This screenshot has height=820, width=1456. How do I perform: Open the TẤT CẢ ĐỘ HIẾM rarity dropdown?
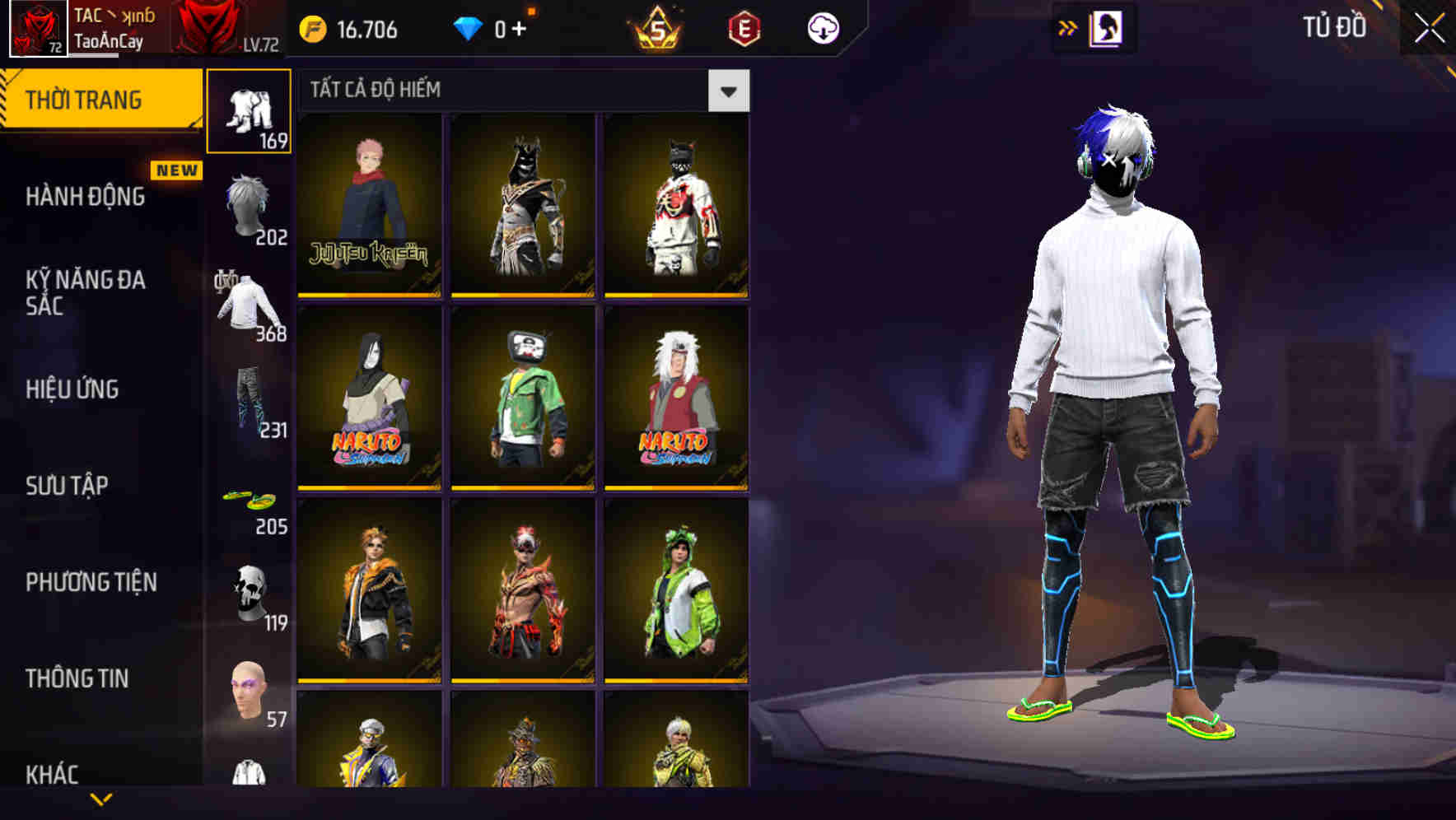pyautogui.click(x=727, y=90)
